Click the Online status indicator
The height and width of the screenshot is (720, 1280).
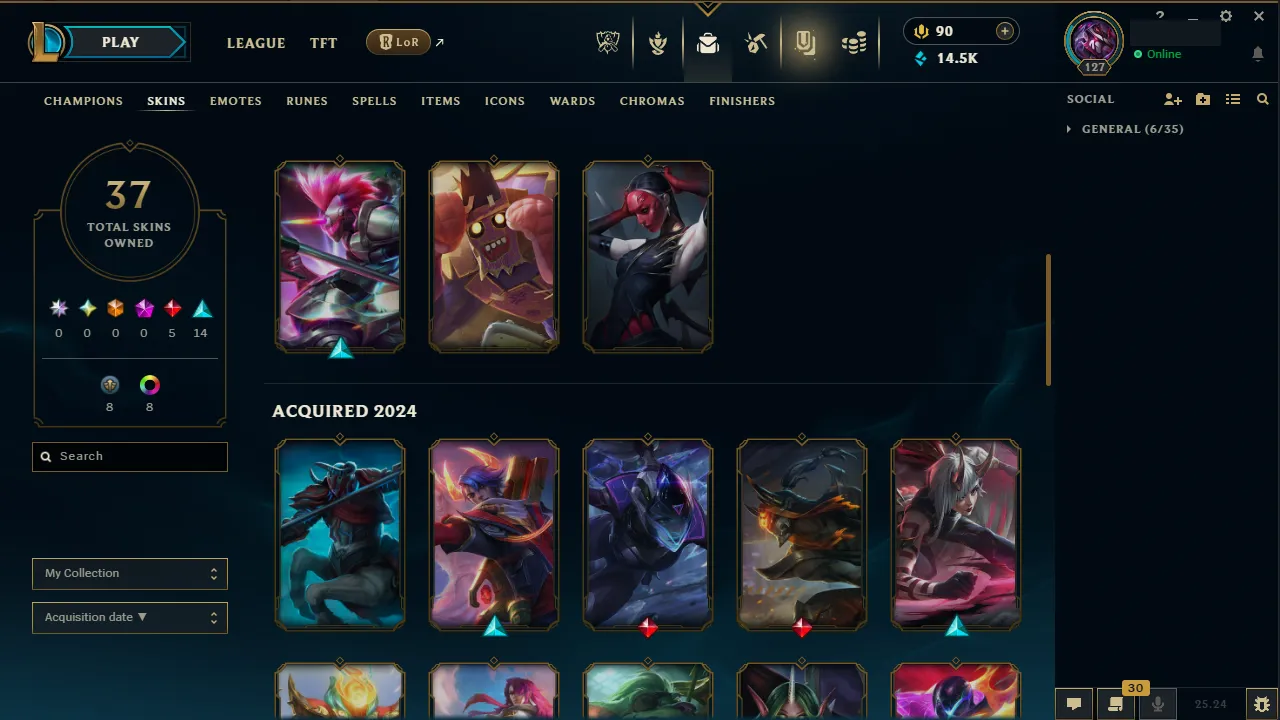pos(1160,54)
